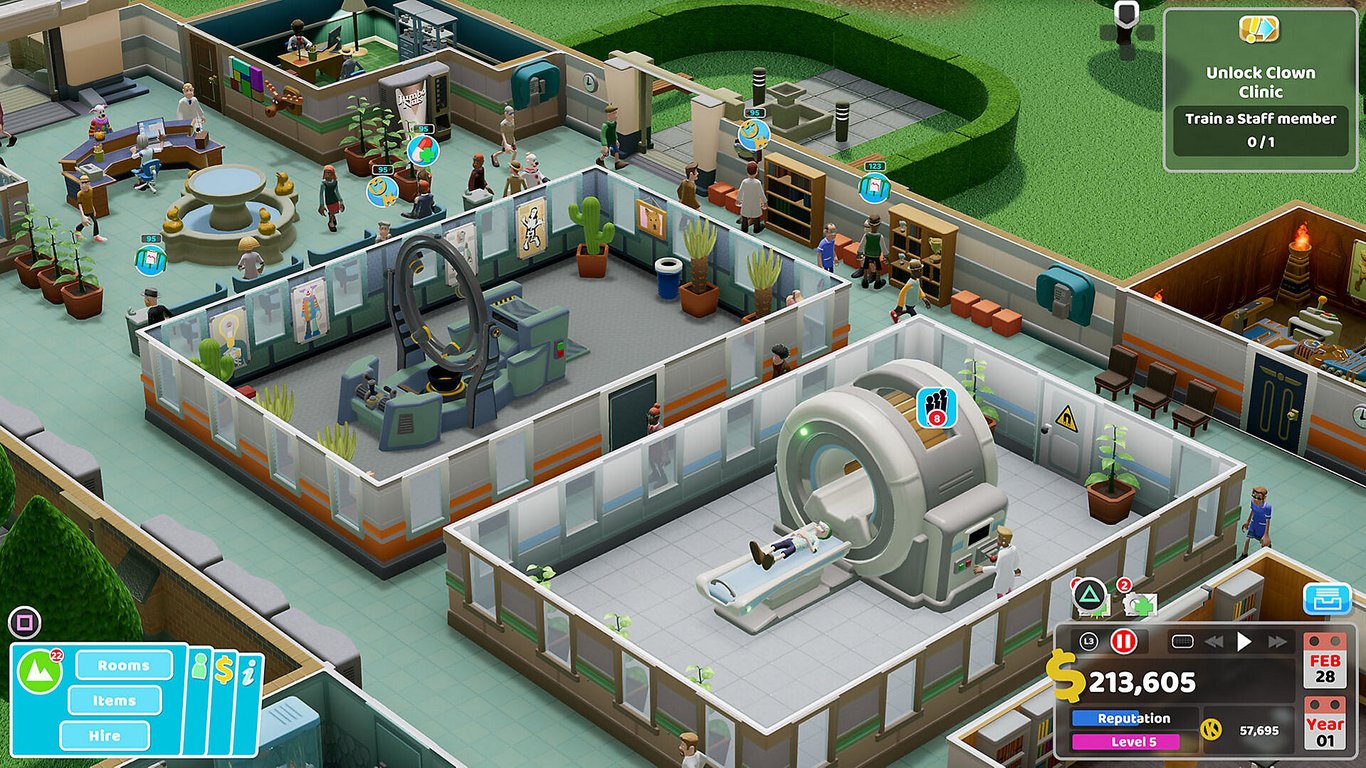Click the Kudosh coin icon
The height and width of the screenshot is (768, 1366).
(1213, 729)
